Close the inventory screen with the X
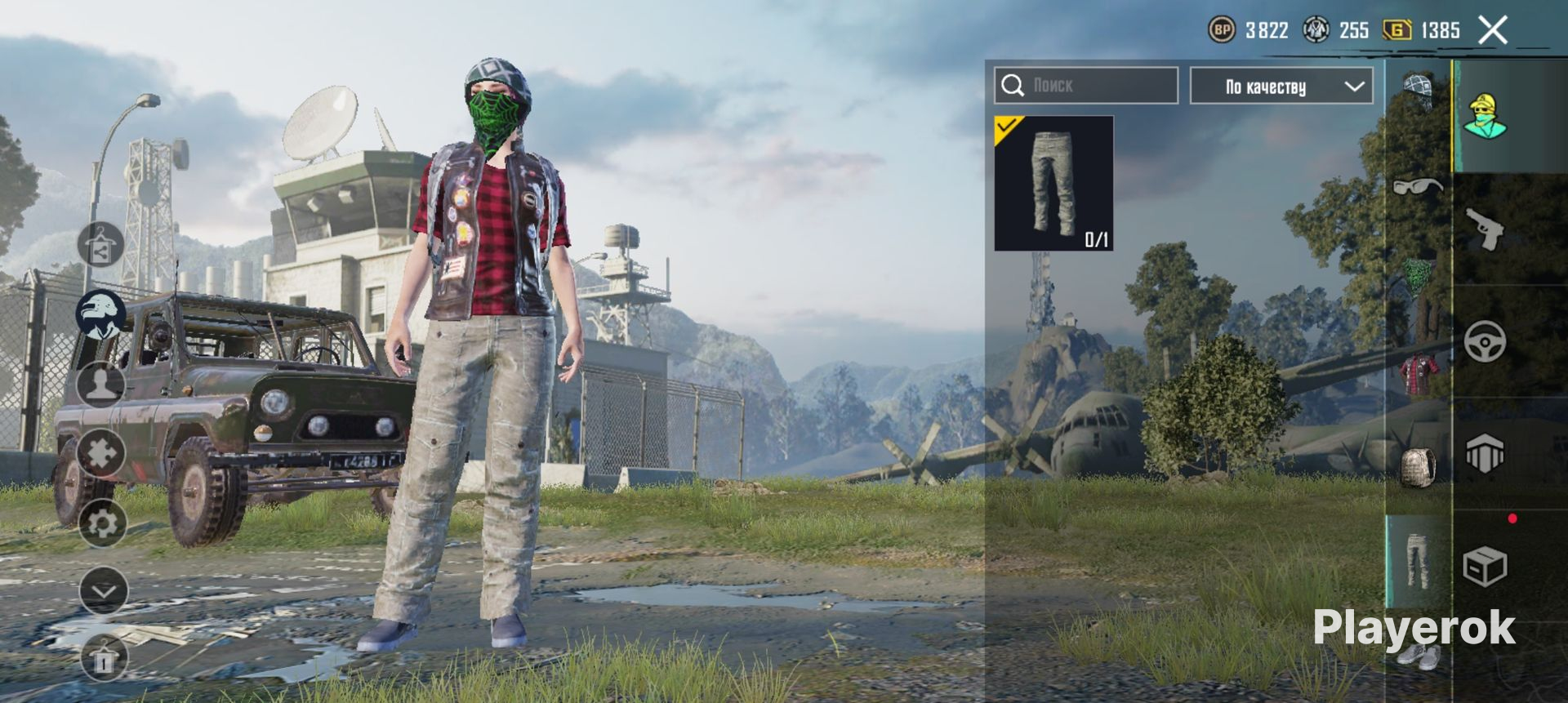This screenshot has width=1568, height=703. point(1493,31)
